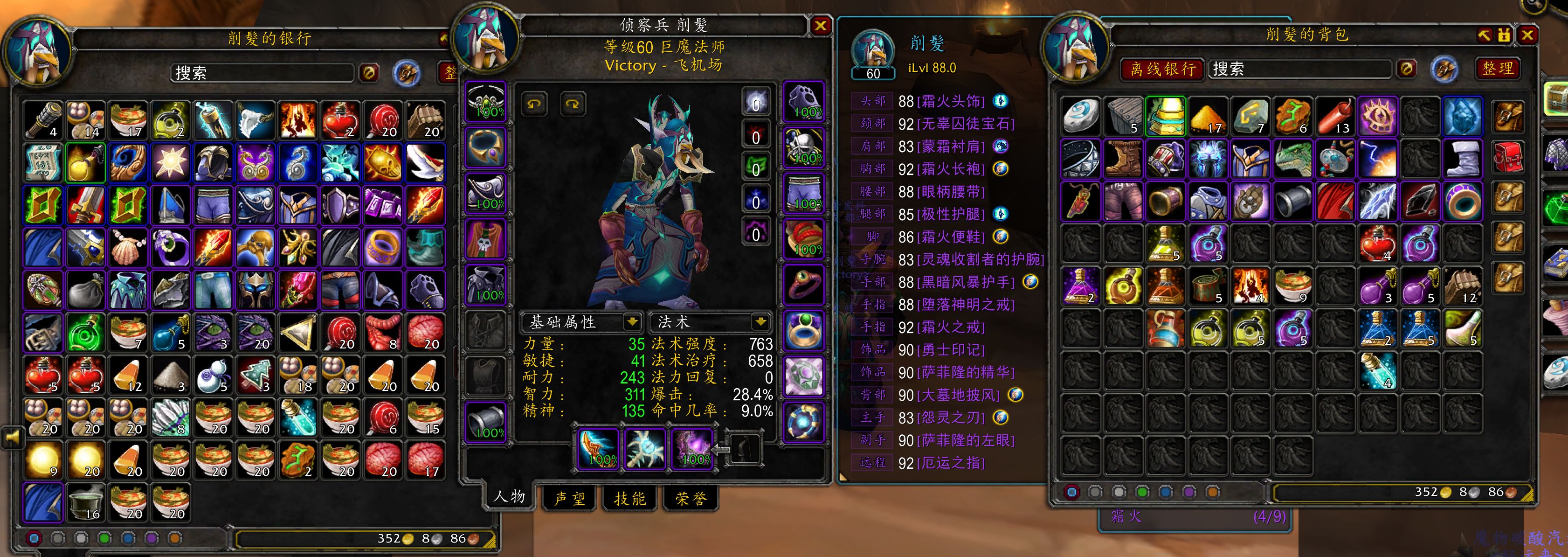Click the 人物 character tab

[510, 497]
